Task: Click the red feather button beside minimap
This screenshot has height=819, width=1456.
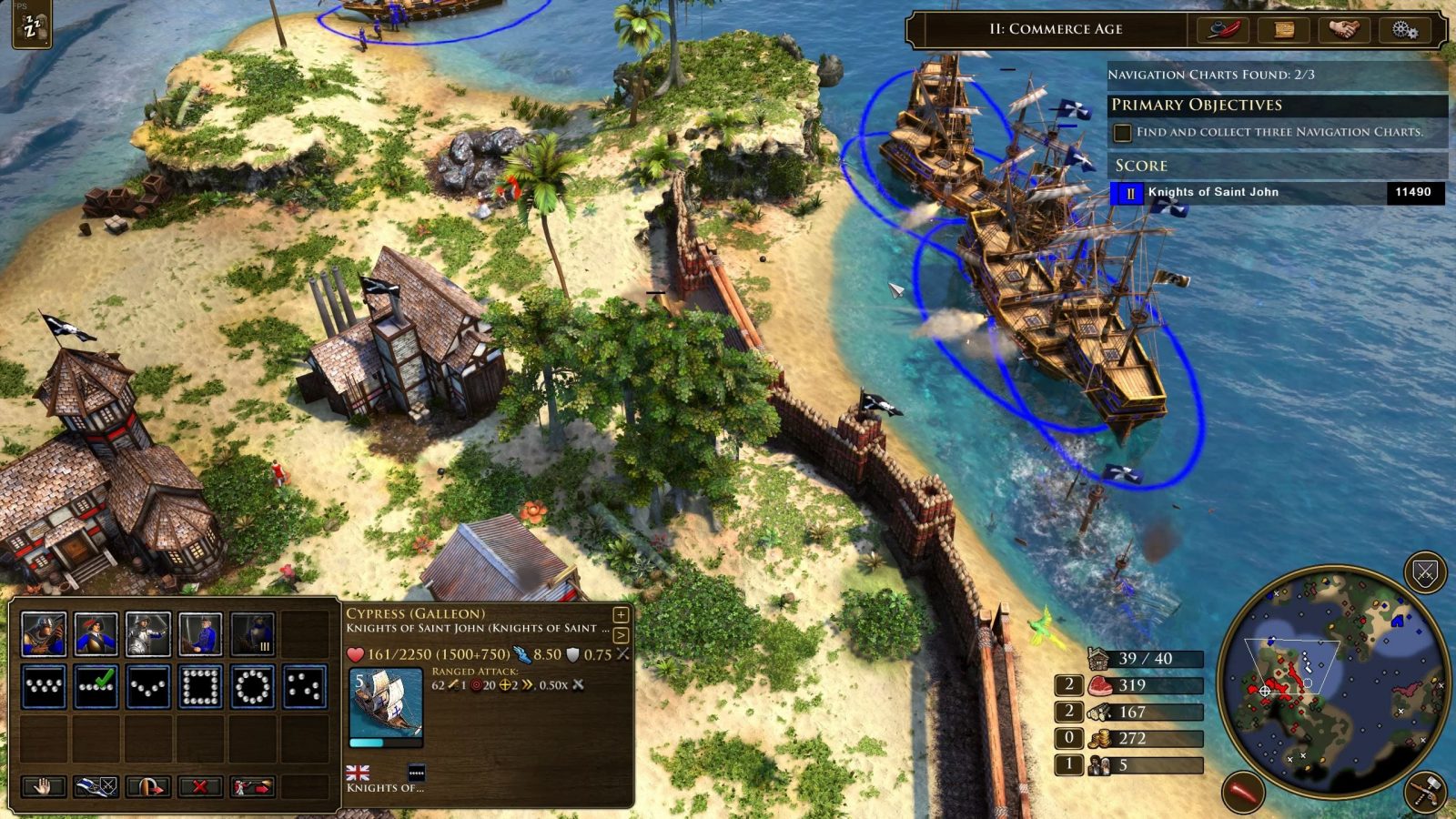Action: (1244, 792)
